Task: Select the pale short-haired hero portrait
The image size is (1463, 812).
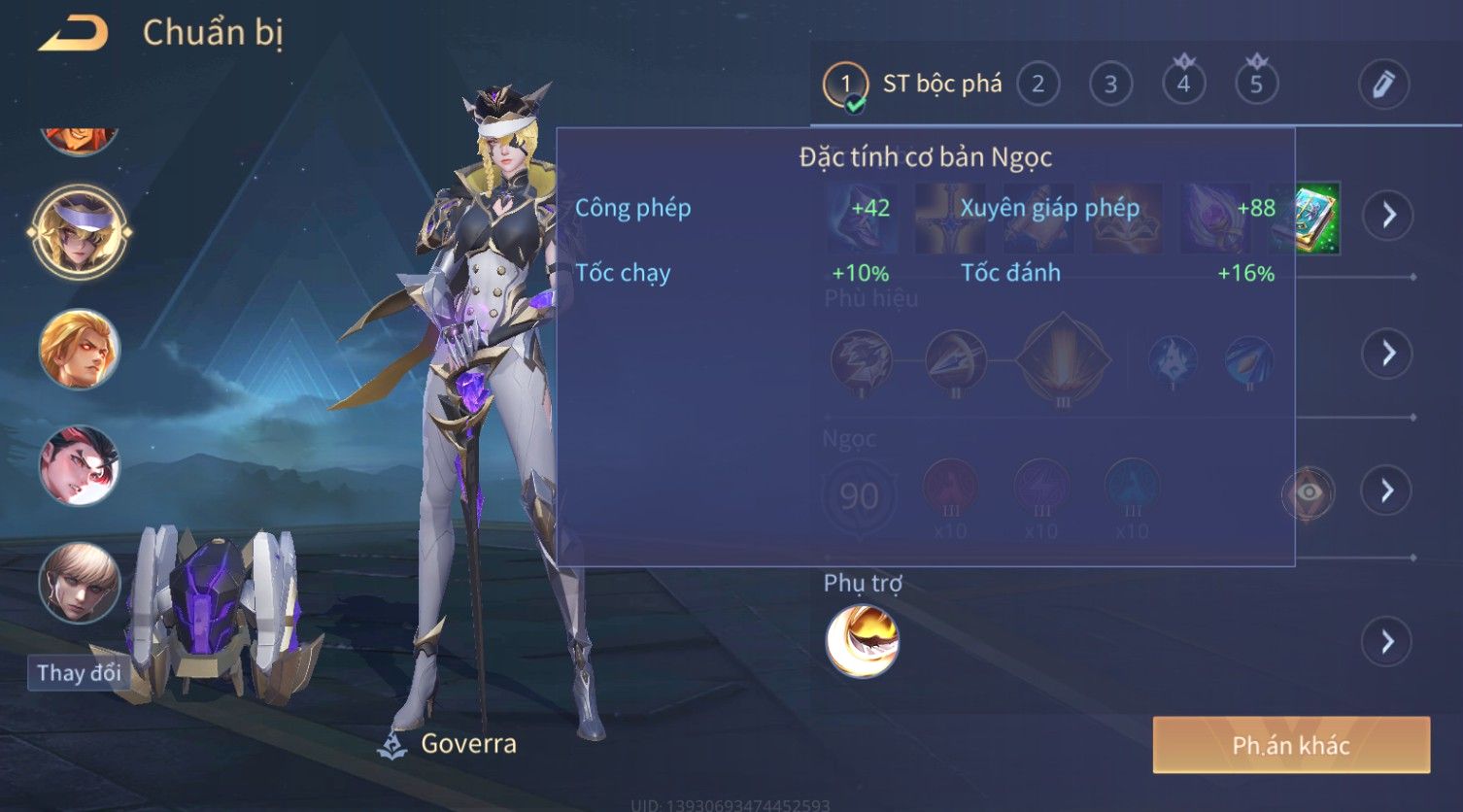Action: (x=80, y=582)
